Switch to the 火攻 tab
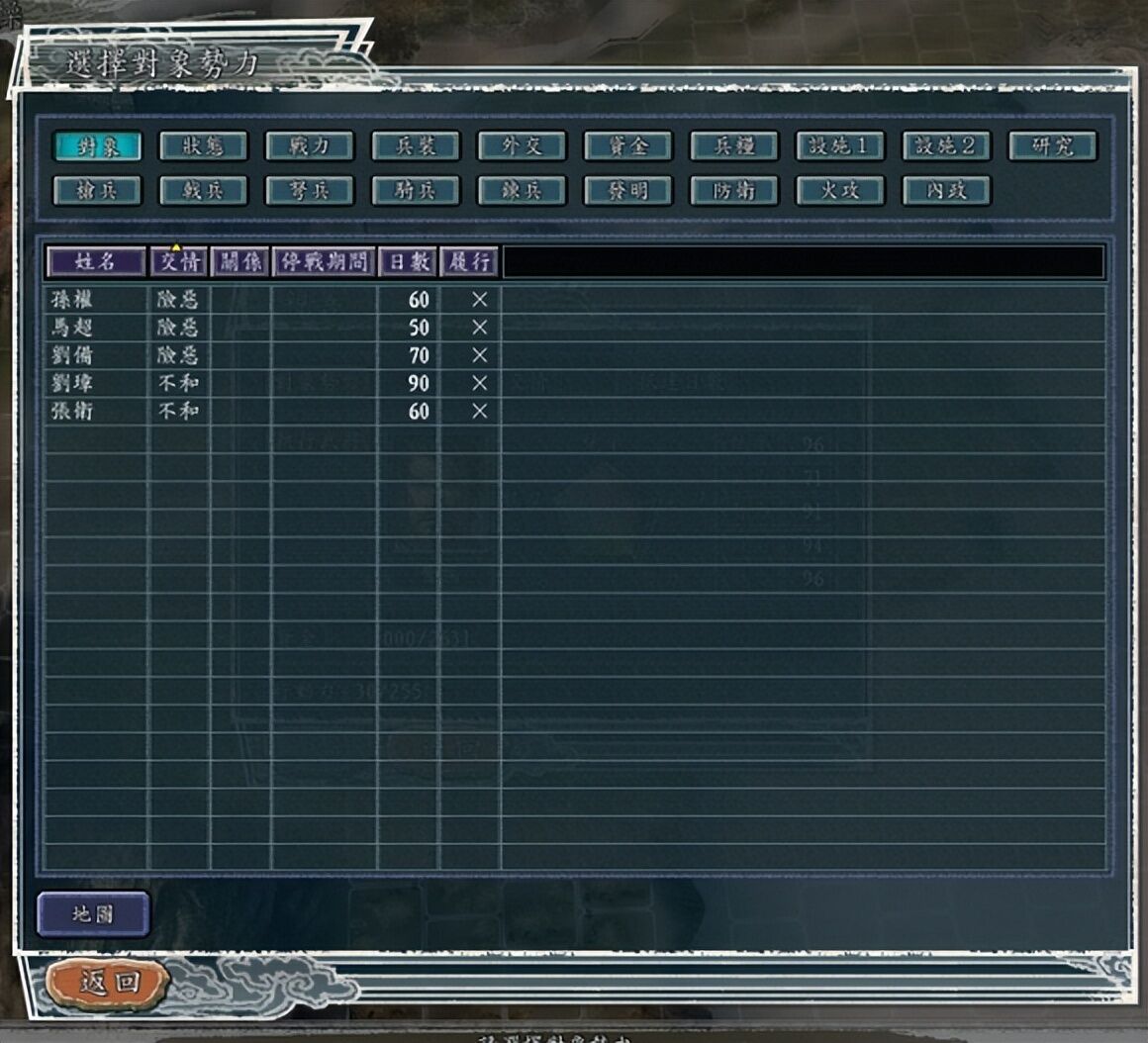The height and width of the screenshot is (1043, 1148). click(839, 190)
